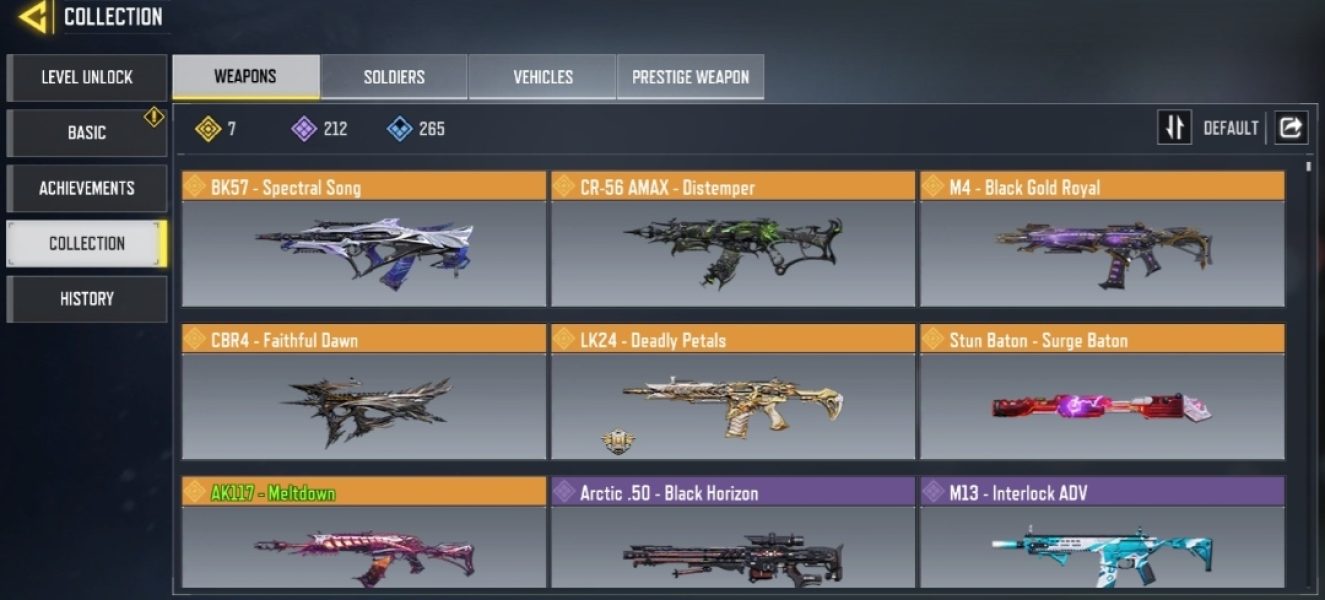Switch to the Vehicles tab
Image resolution: width=1325 pixels, height=600 pixels.
pos(543,77)
